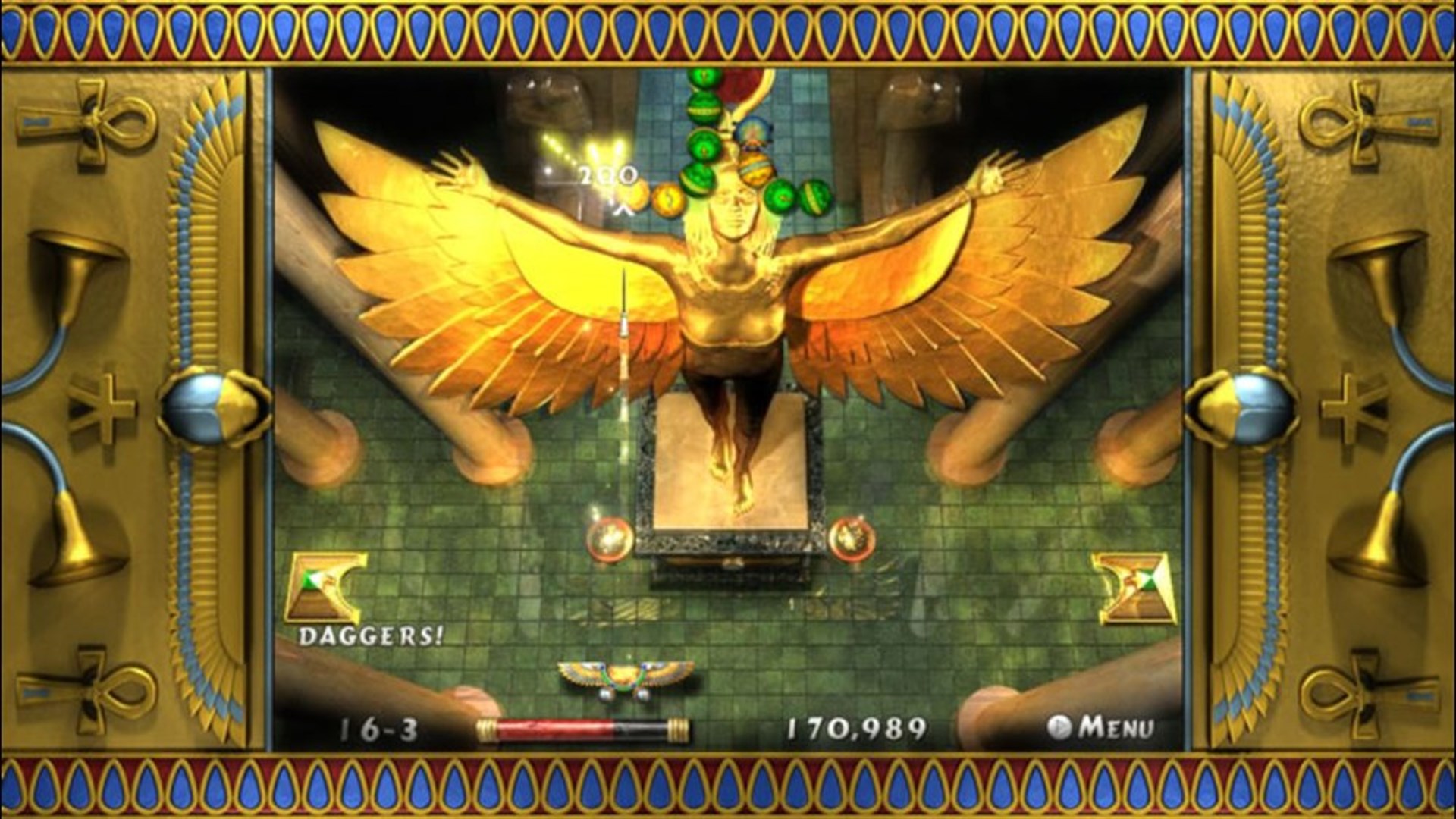Click the 200 points popup text
Screen dimensions: 1456x819
(x=603, y=174)
